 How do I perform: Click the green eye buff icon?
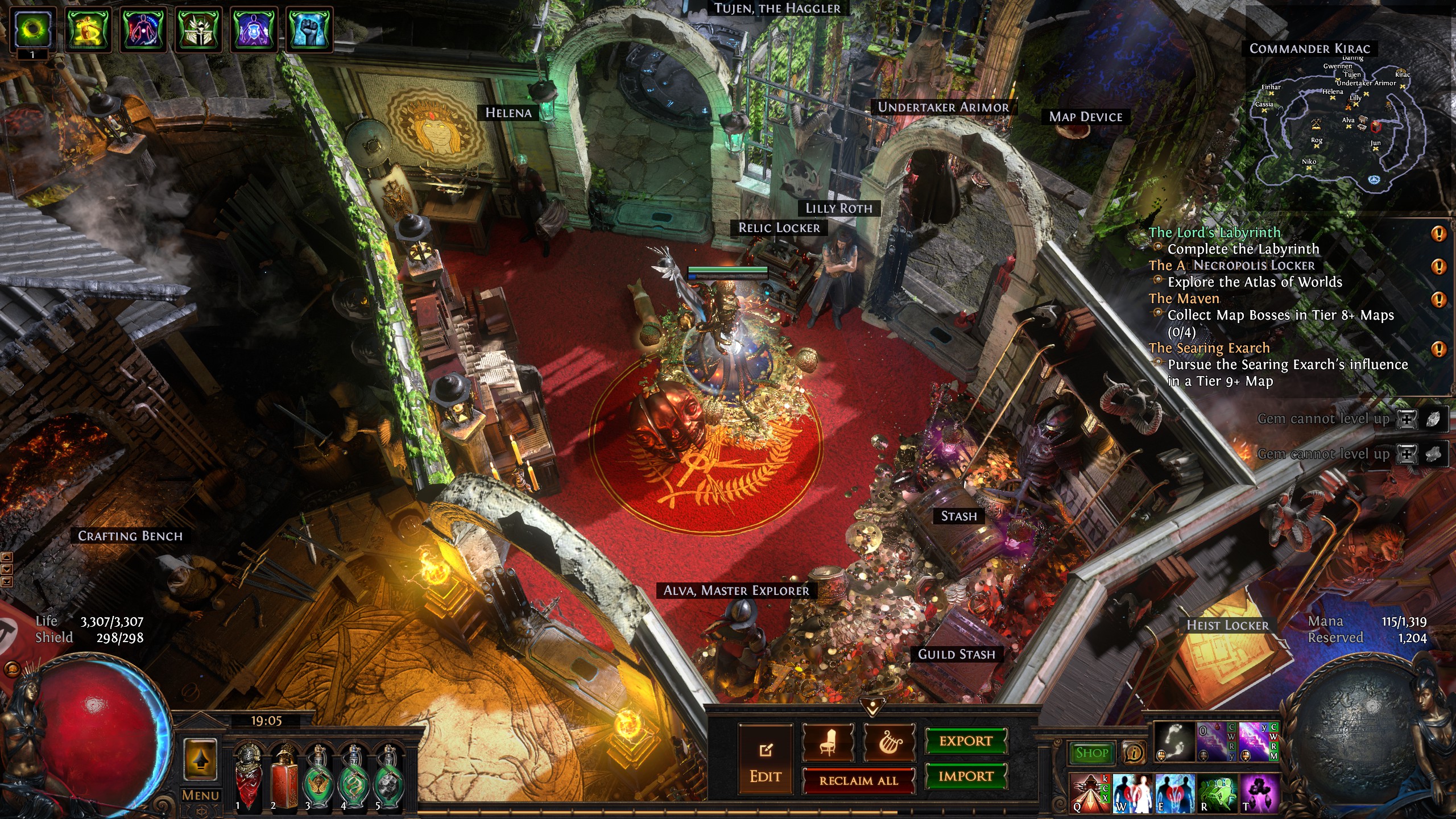[33, 28]
